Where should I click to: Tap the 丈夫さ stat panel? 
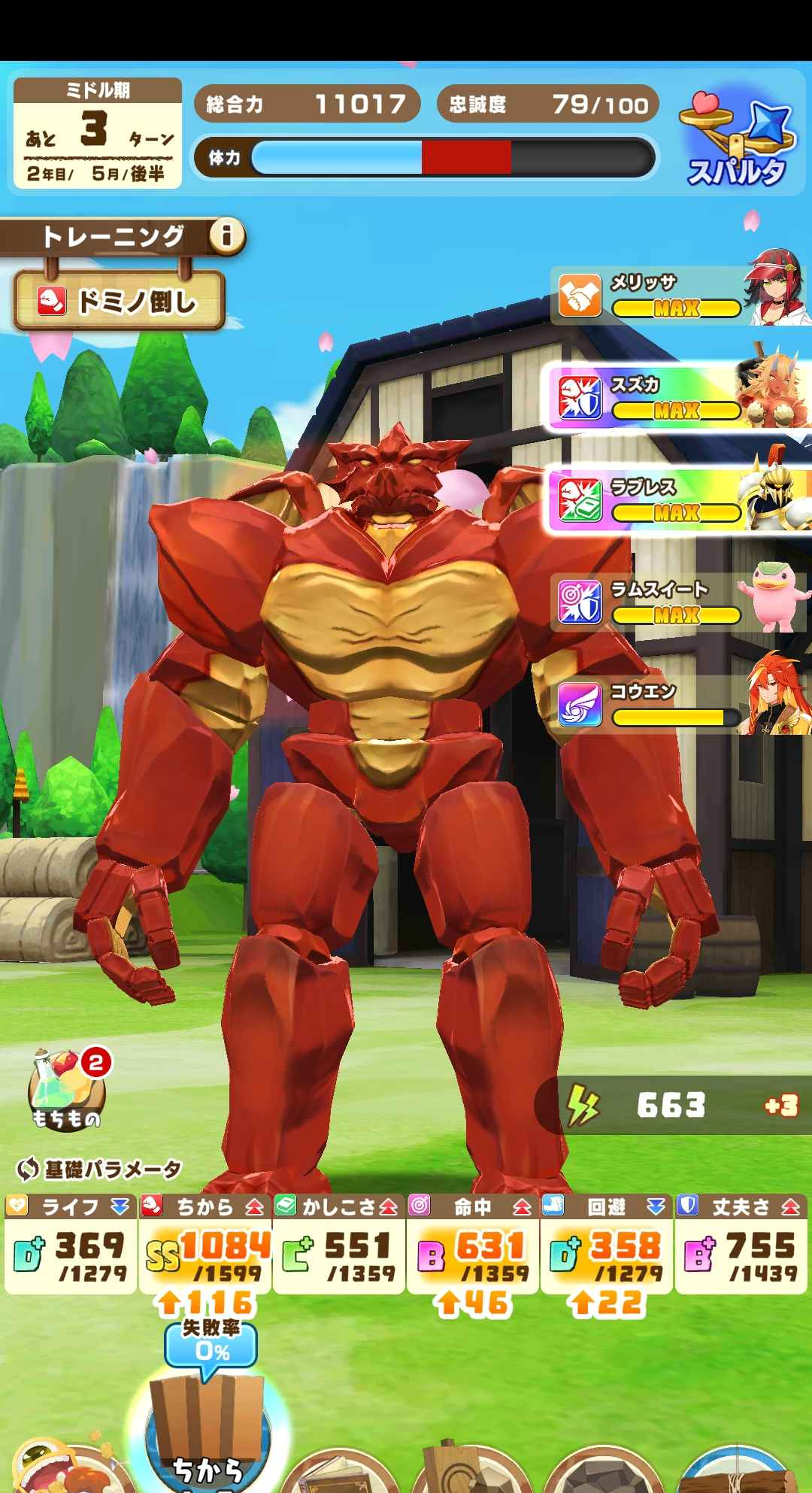click(x=741, y=1244)
